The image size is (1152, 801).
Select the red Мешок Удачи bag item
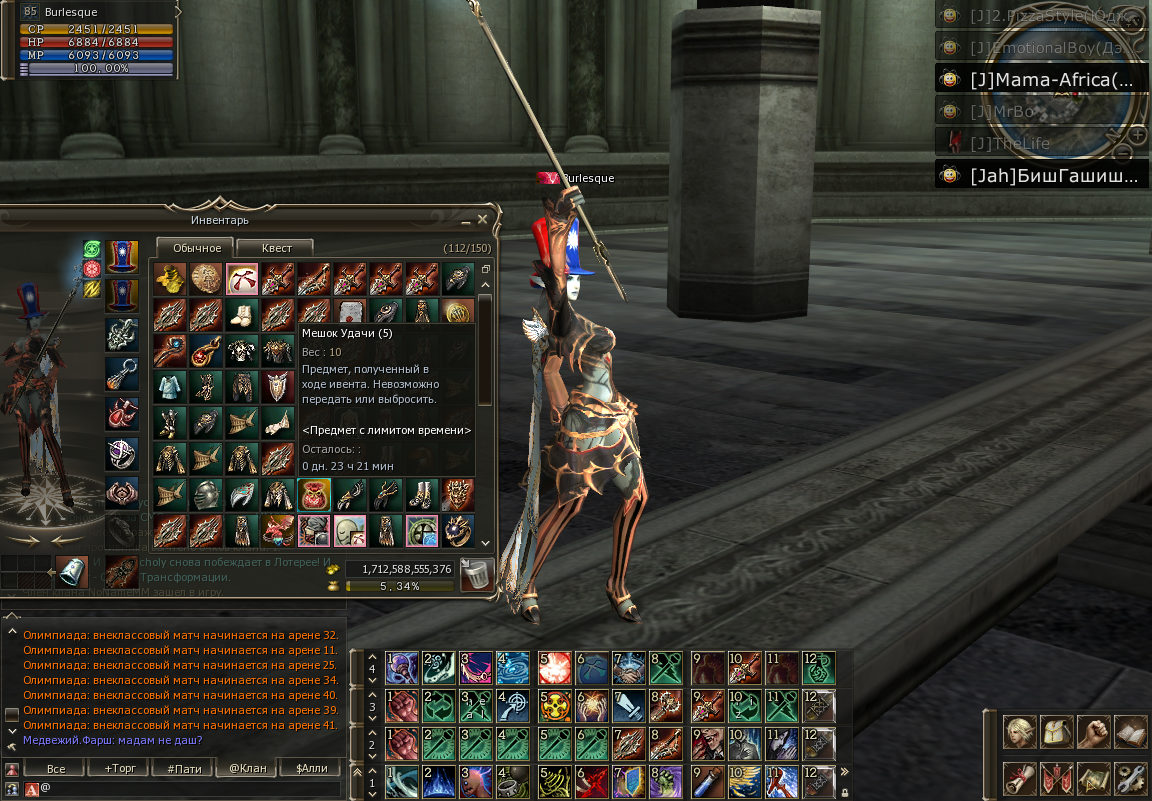[x=314, y=494]
